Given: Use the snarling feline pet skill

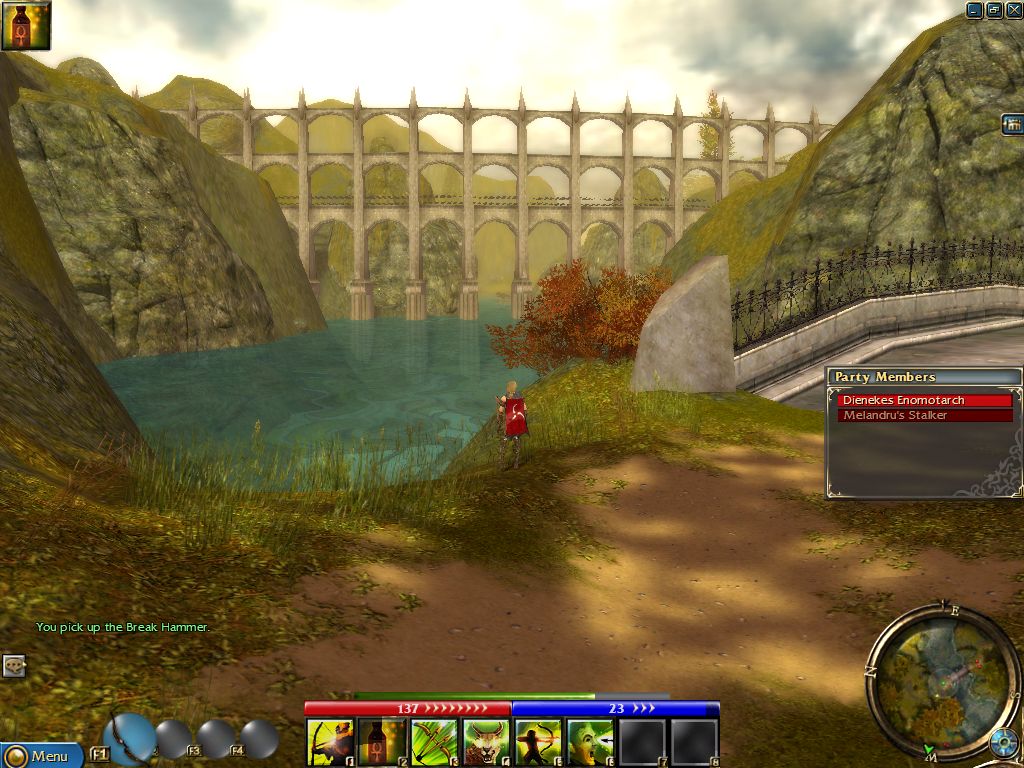Looking at the screenshot, I should pos(487,743).
